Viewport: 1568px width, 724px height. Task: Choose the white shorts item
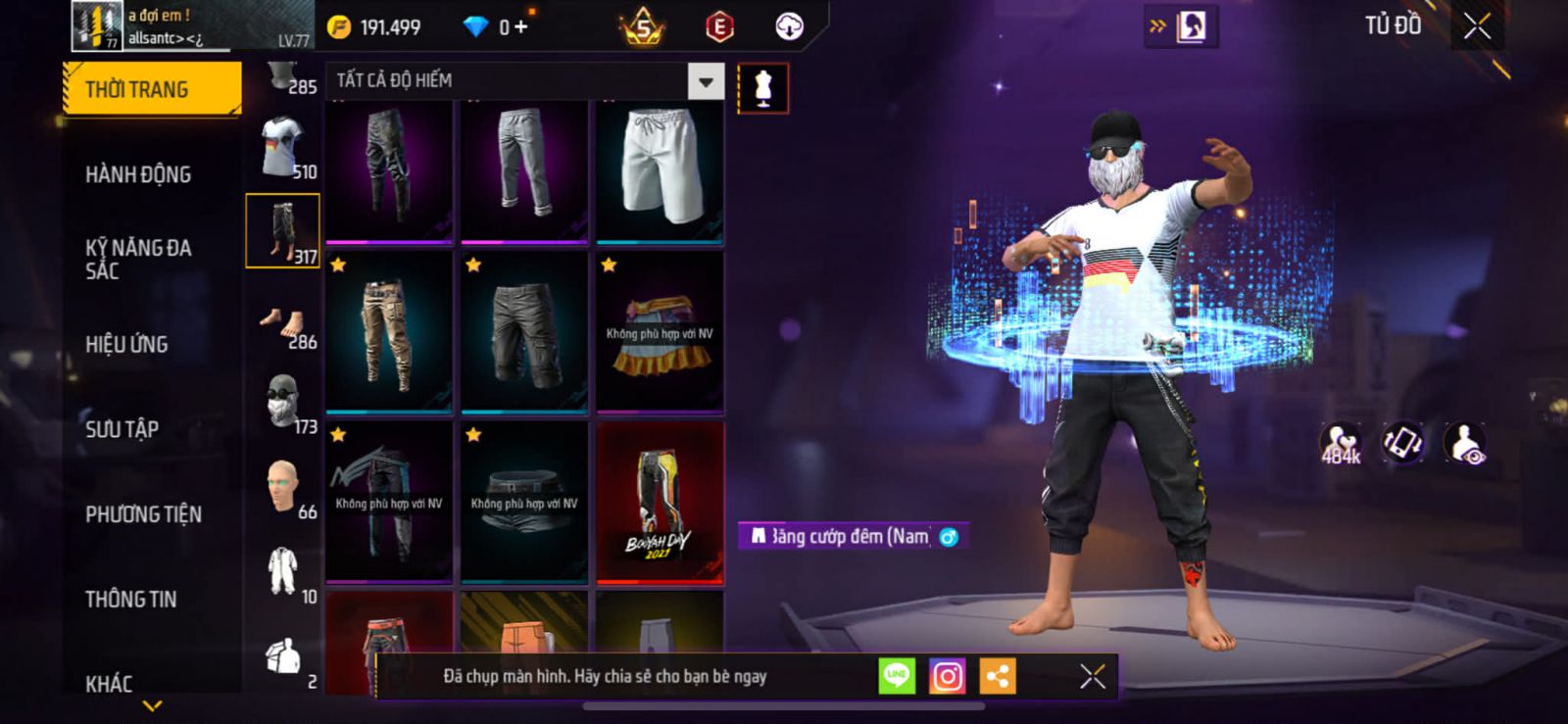[660, 169]
